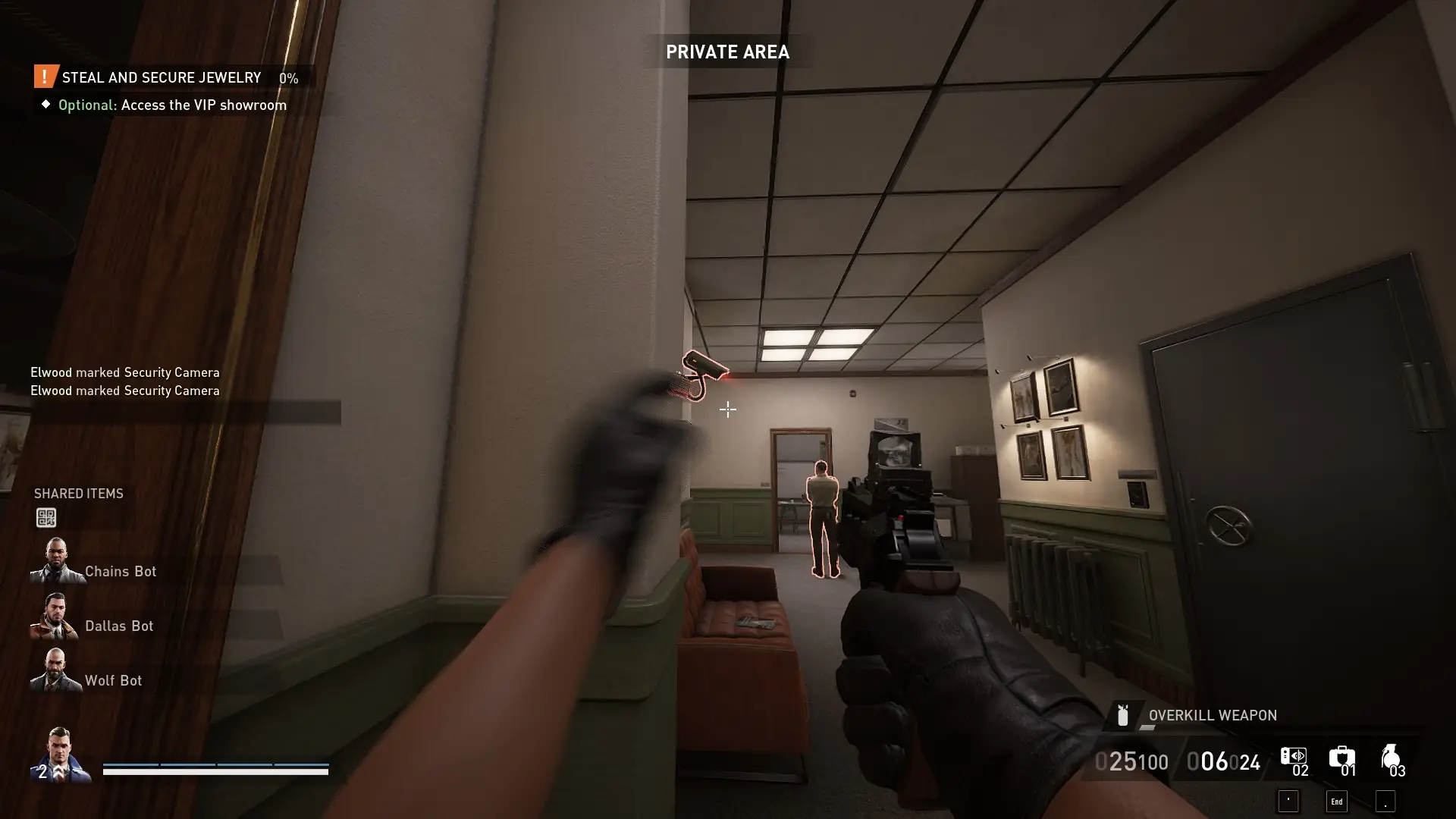Click the PRIVATE AREA header
This screenshot has width=1456, height=819.
click(727, 52)
